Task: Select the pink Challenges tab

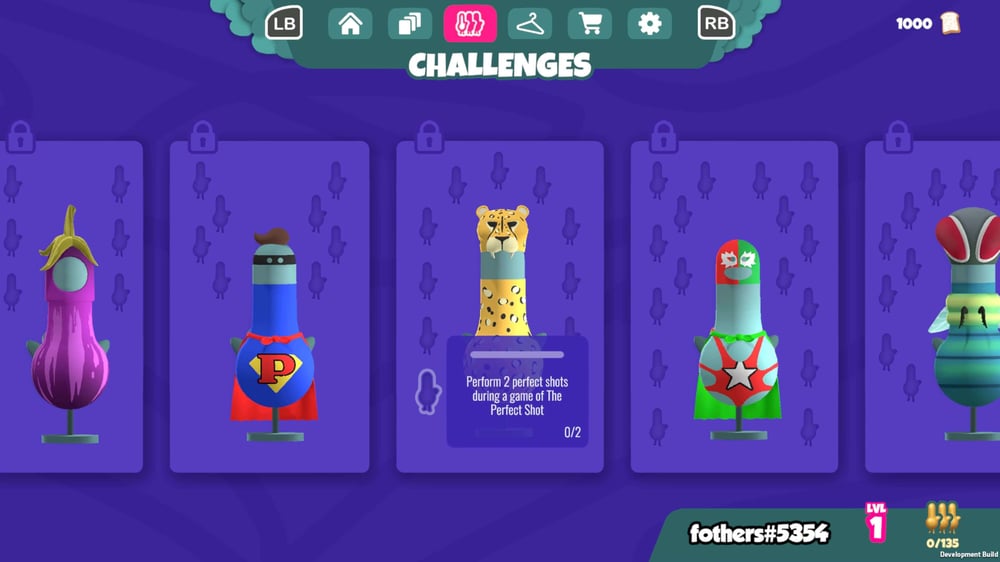Action: 470,24
